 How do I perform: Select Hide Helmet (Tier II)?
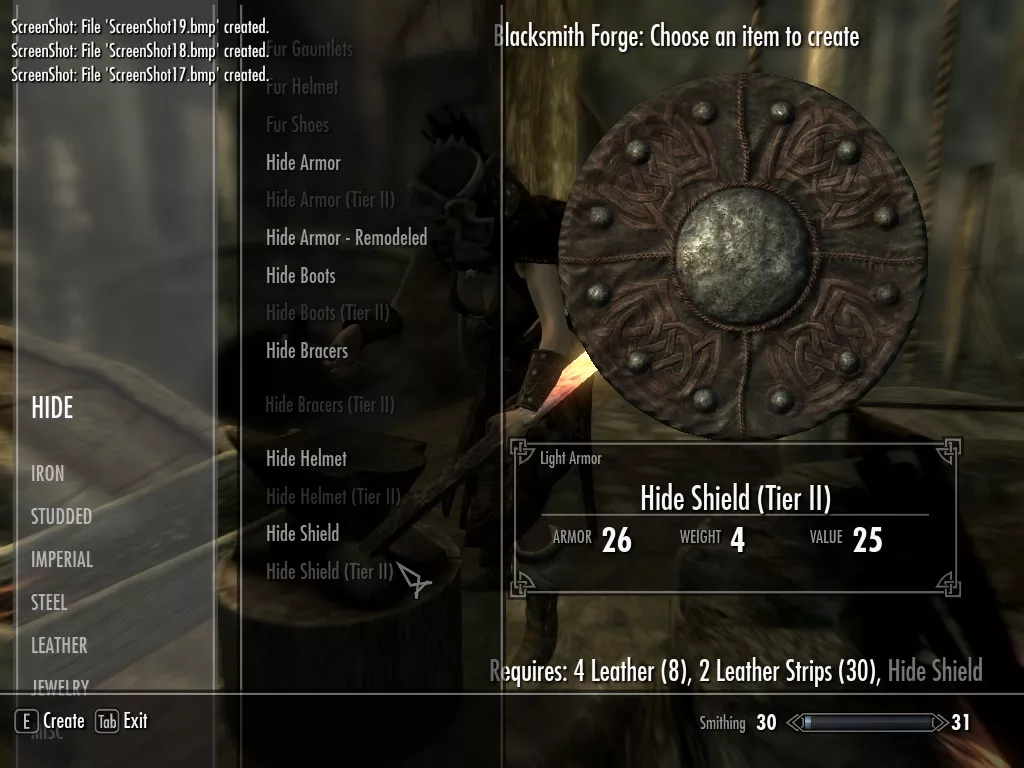click(x=333, y=496)
